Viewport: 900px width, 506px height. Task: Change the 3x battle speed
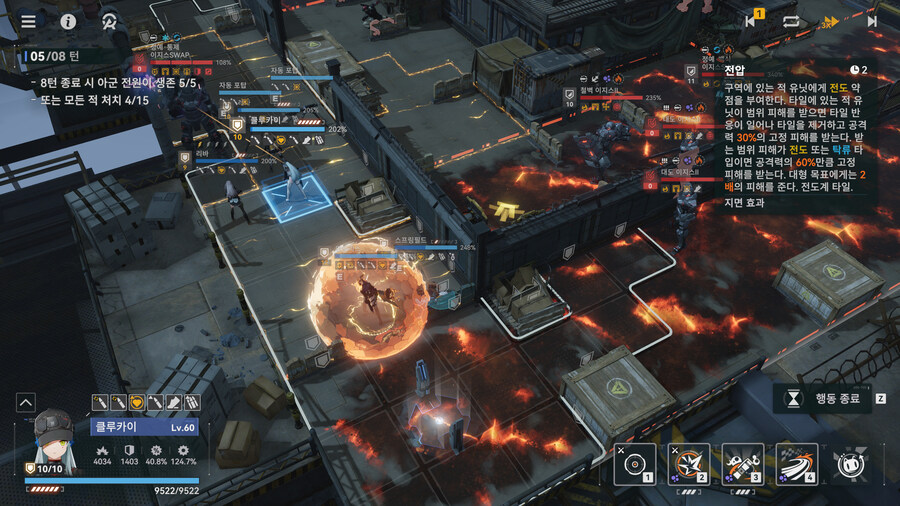pyautogui.click(x=830, y=20)
